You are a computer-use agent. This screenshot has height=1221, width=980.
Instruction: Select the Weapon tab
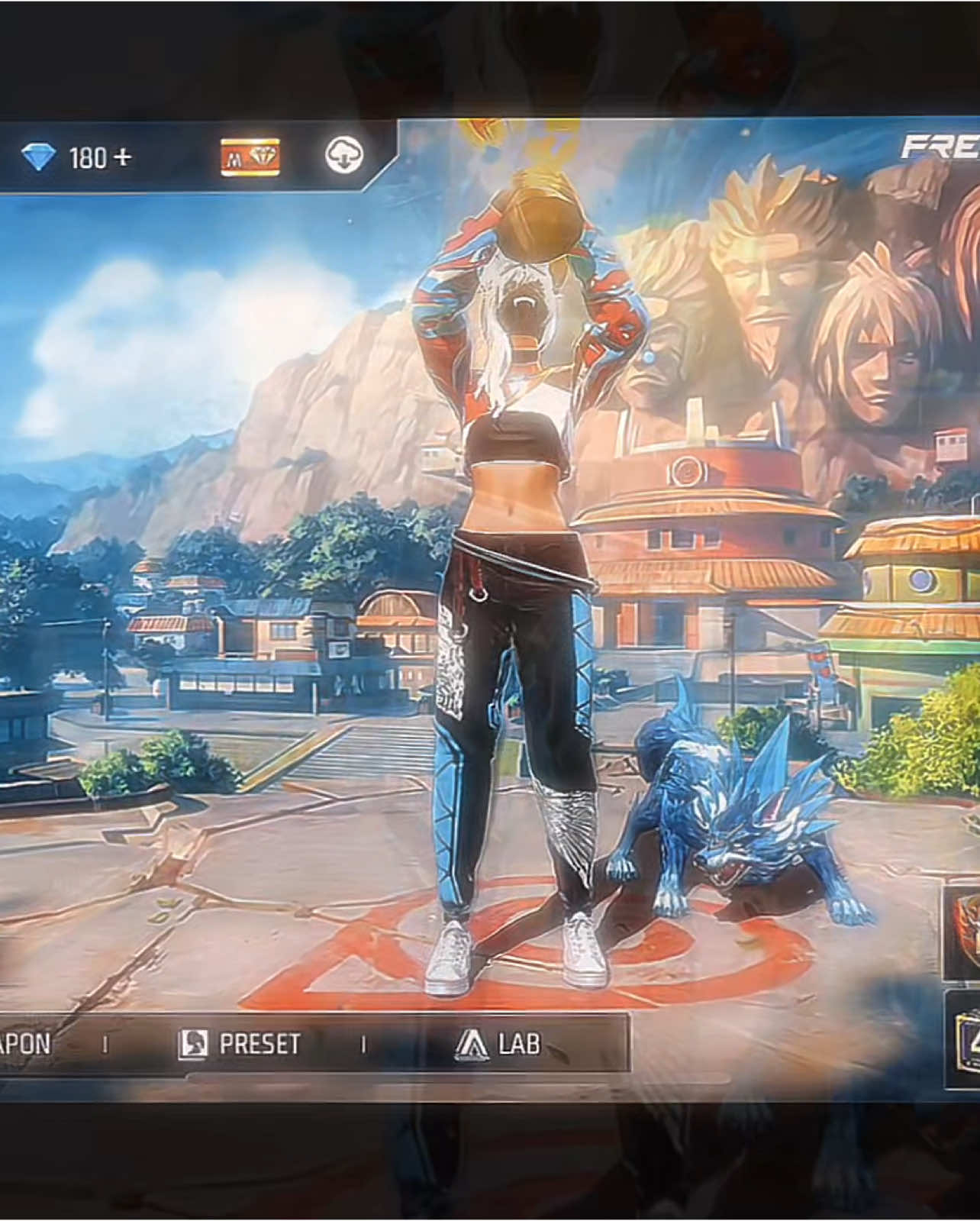(25, 1044)
